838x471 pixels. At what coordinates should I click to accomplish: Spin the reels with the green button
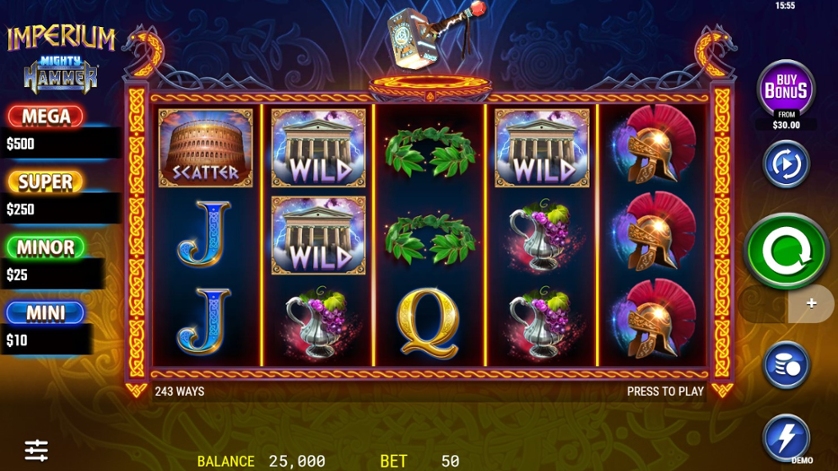(x=787, y=250)
